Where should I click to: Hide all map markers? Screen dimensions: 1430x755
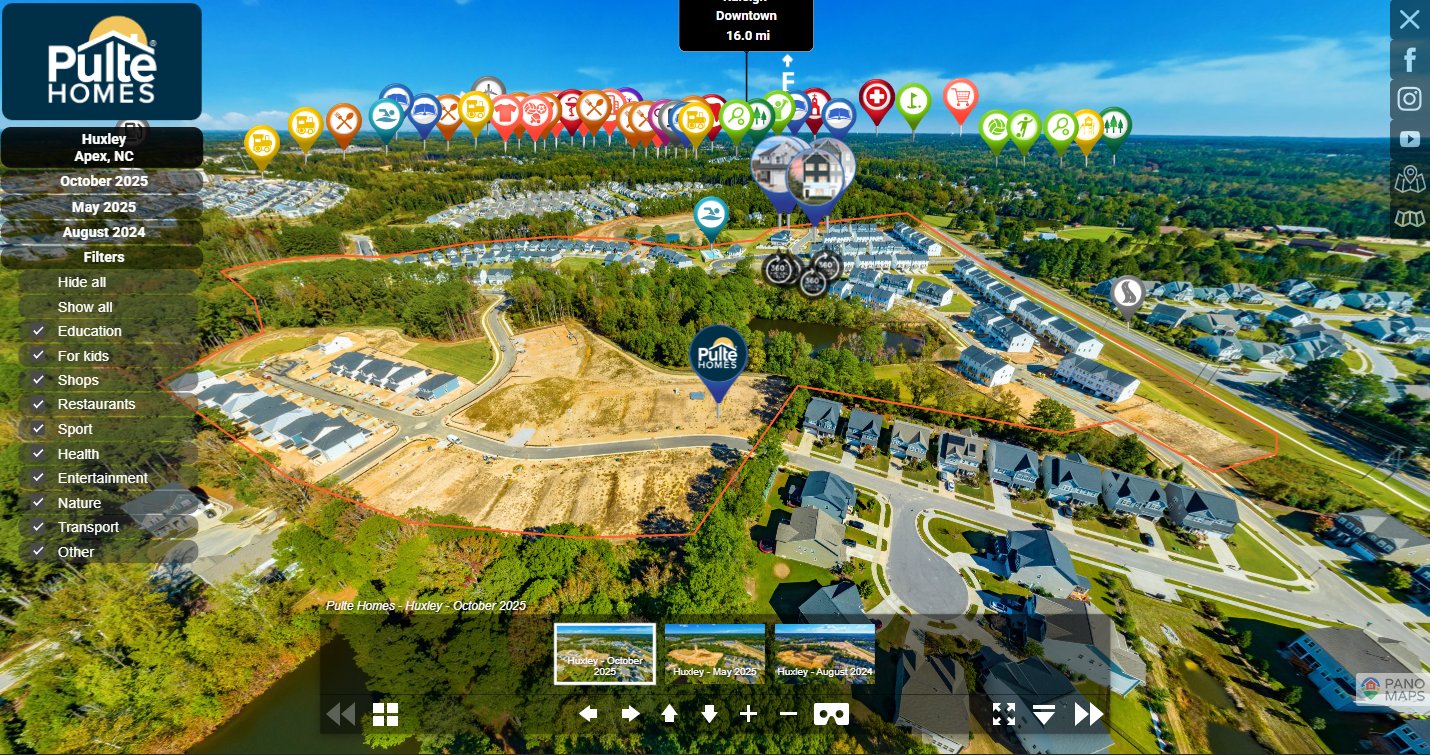[x=82, y=282]
